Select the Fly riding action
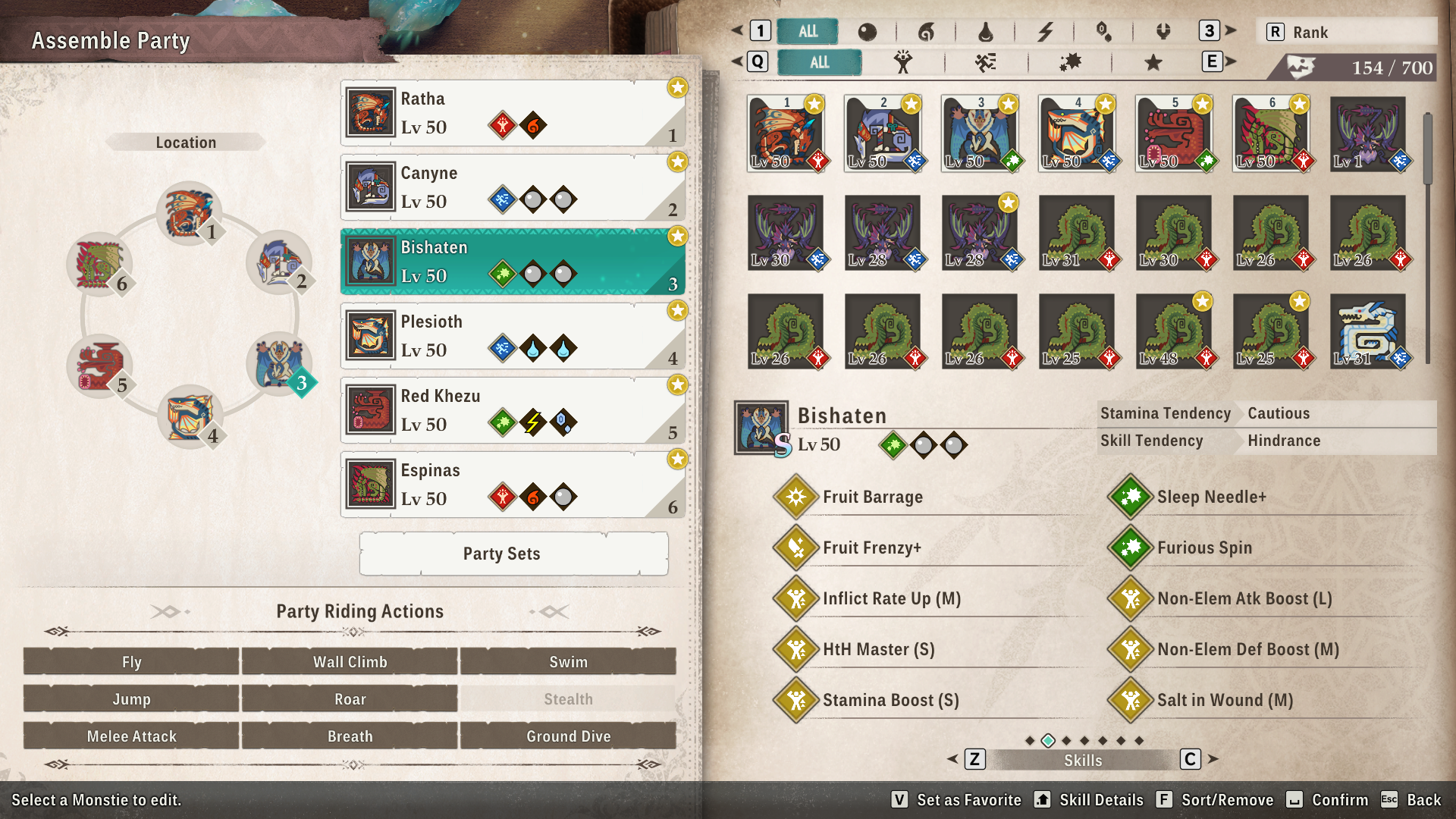1456x819 pixels. (131, 661)
